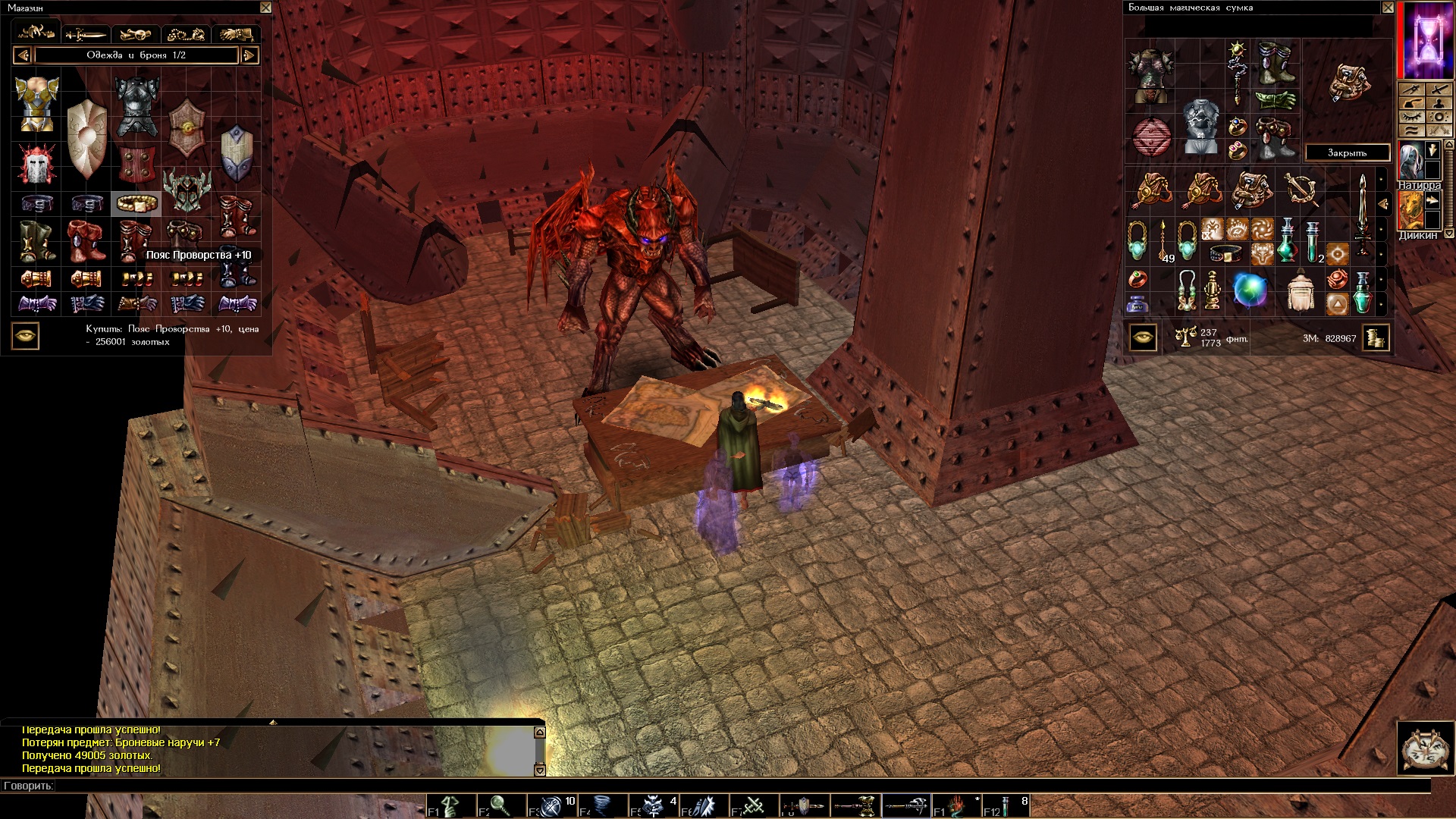Select the arrow stack of 49
This screenshot has height=819, width=1456.
pos(1163,241)
